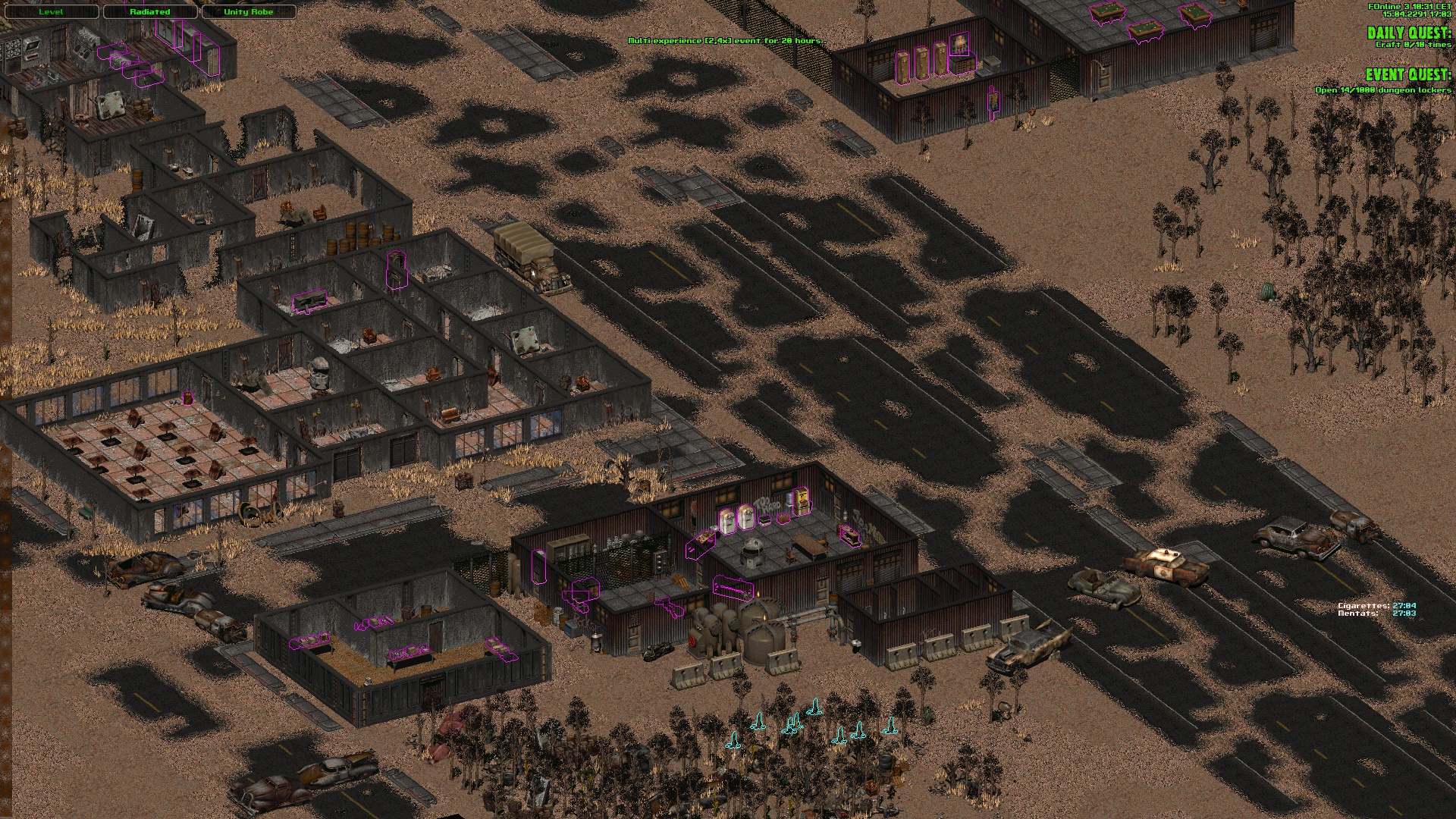This screenshot has width=1456, height=819.
Task: Open the Unity Robe status plate
Action: click(x=248, y=12)
